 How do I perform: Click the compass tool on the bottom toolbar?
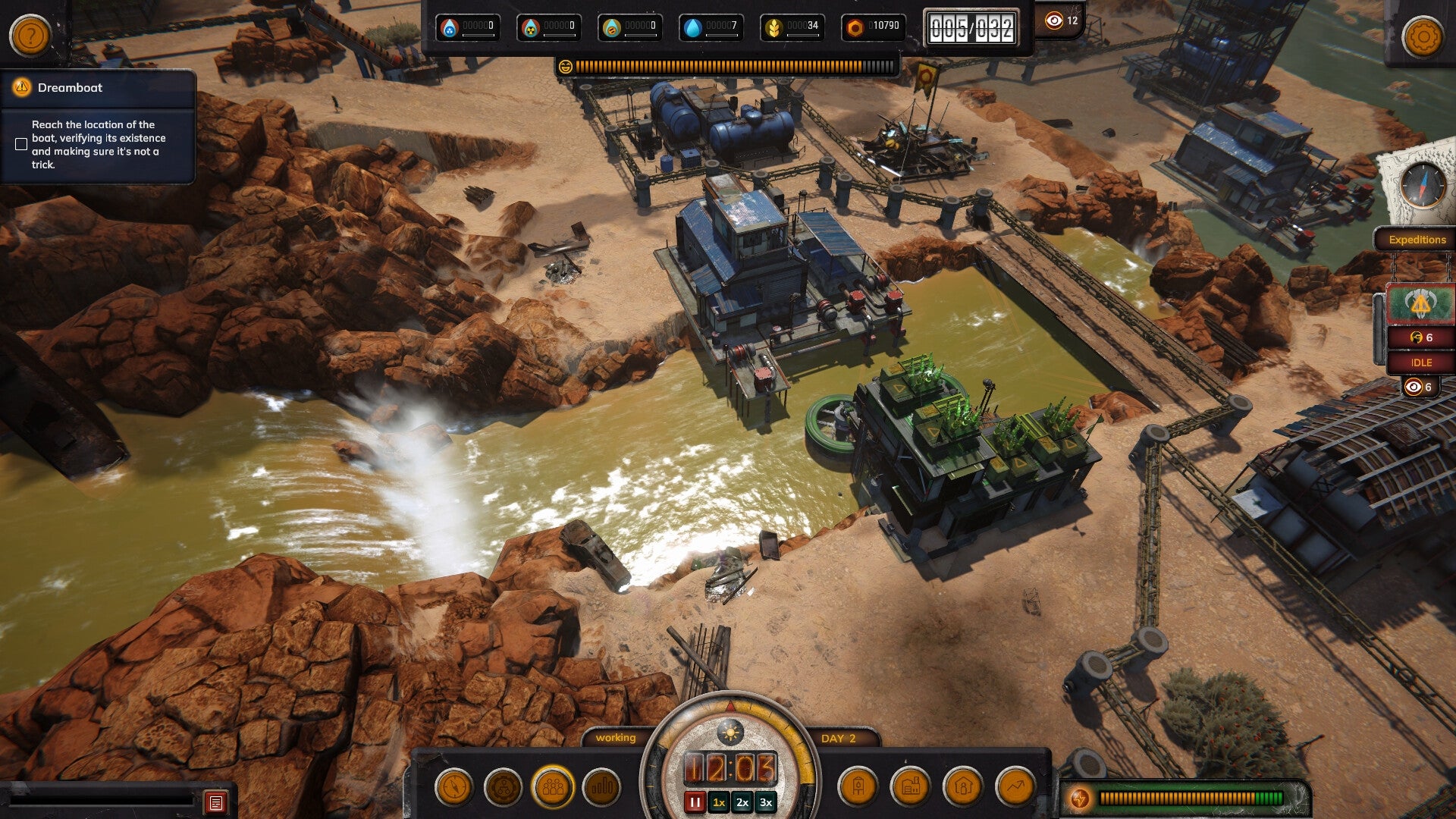coord(455,789)
